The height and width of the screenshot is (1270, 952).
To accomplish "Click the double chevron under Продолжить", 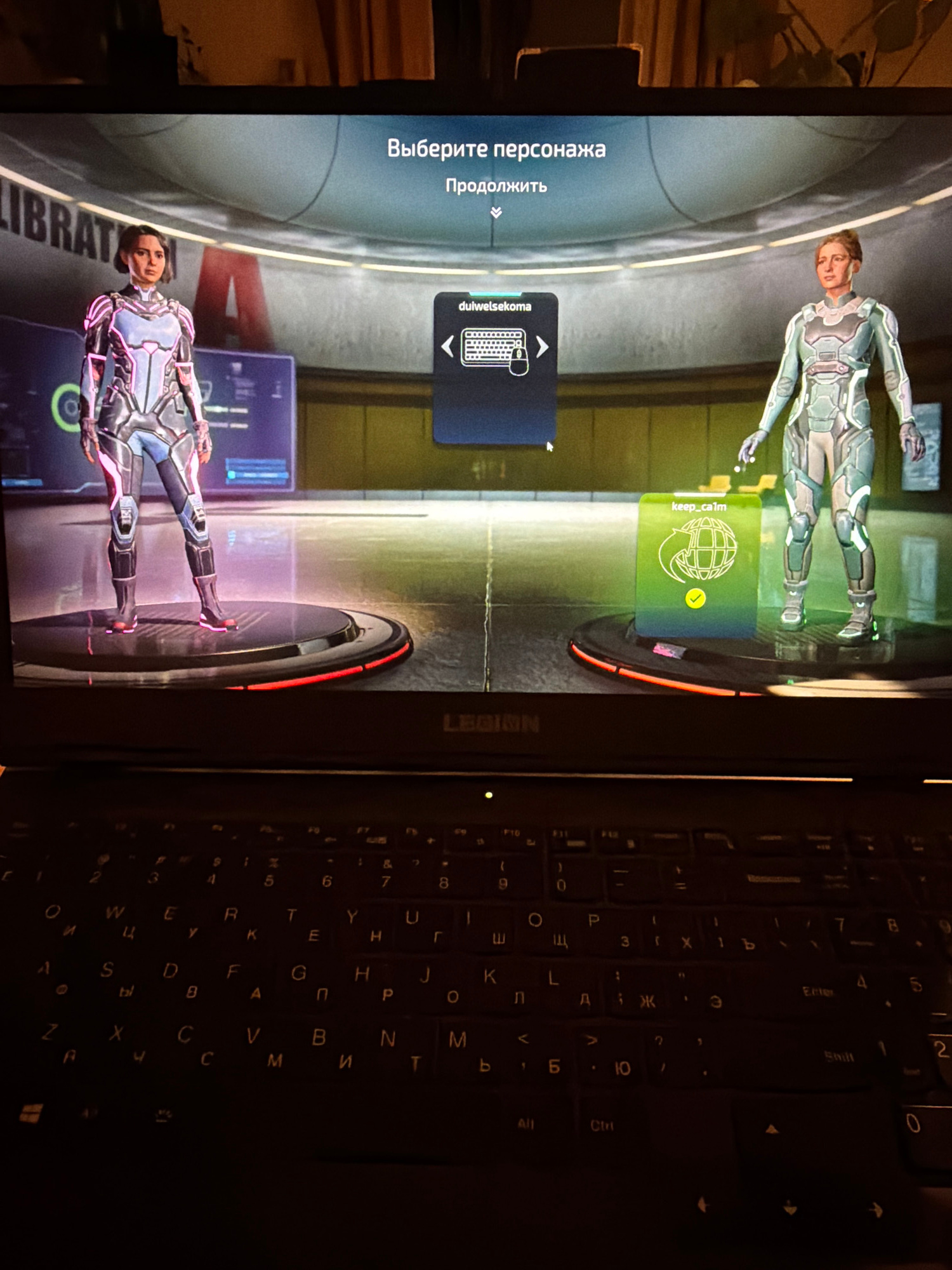I will [496, 213].
